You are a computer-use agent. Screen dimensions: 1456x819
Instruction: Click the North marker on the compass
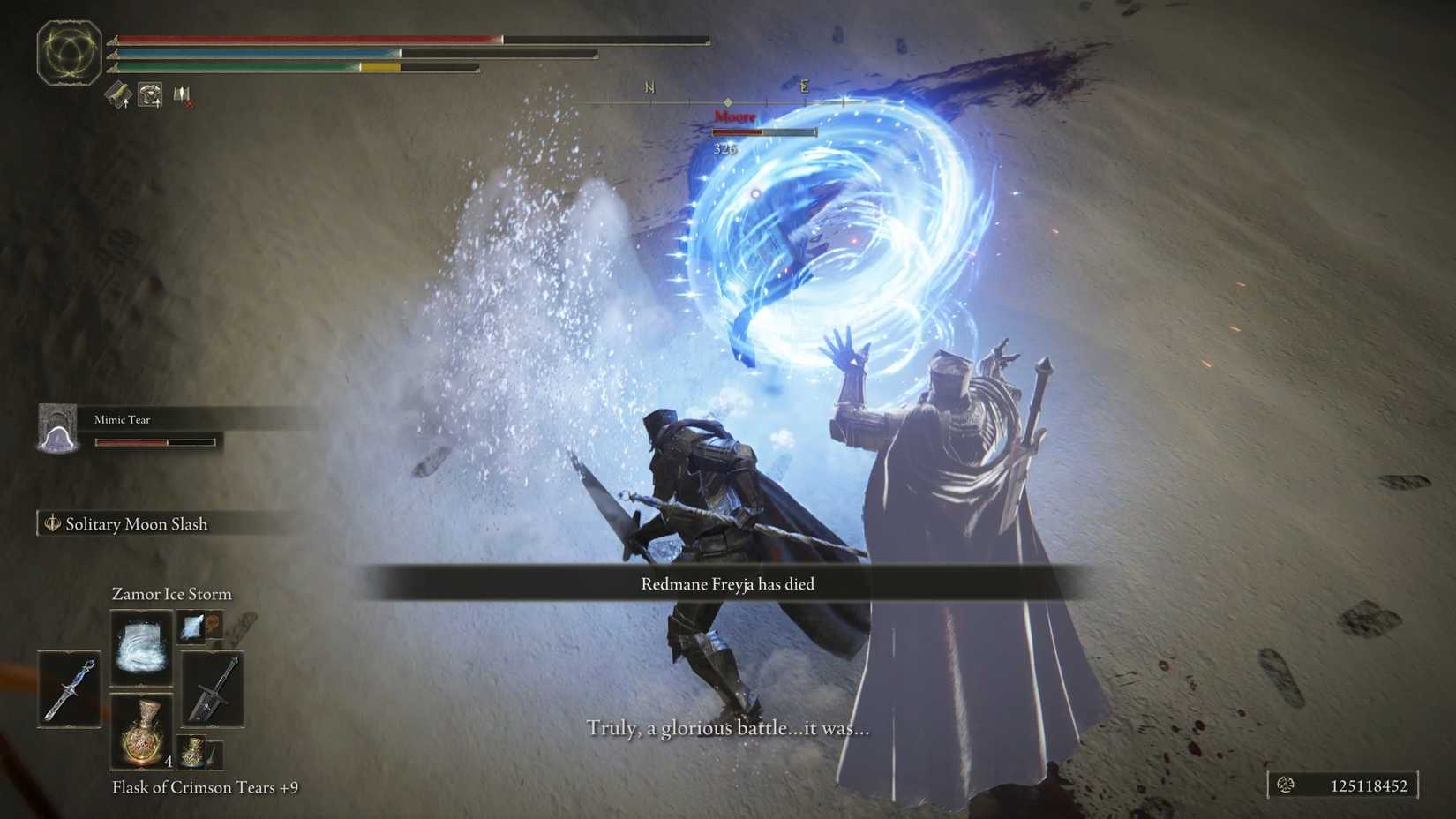(x=650, y=87)
